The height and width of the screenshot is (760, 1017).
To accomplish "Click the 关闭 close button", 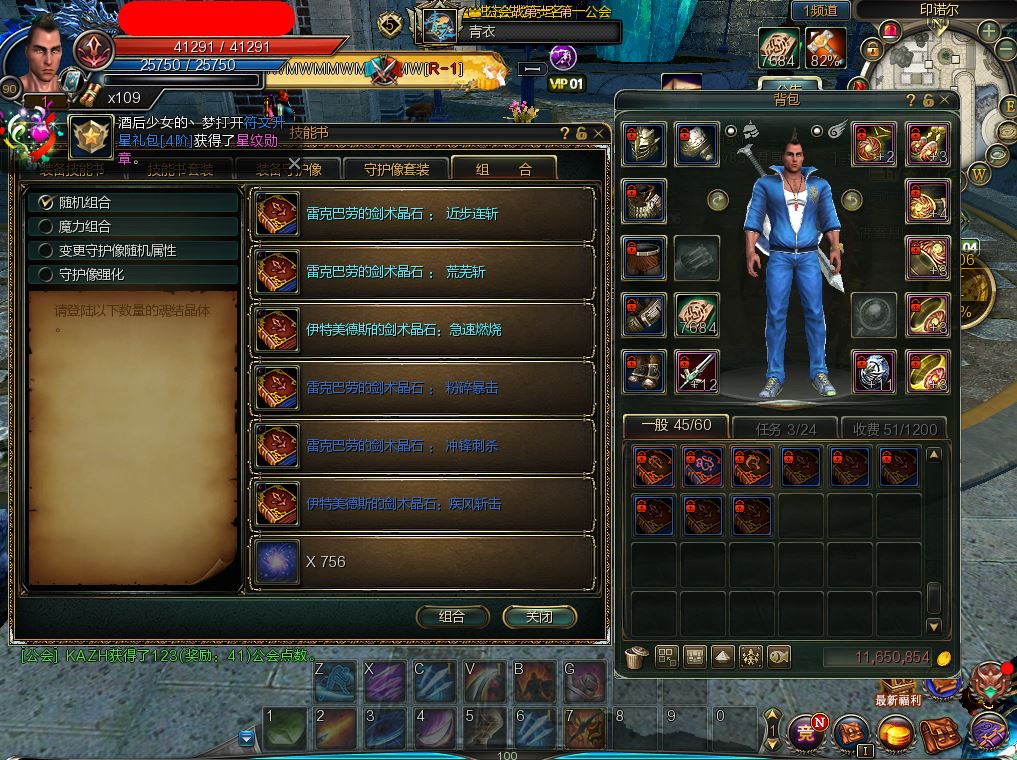I will [540, 616].
